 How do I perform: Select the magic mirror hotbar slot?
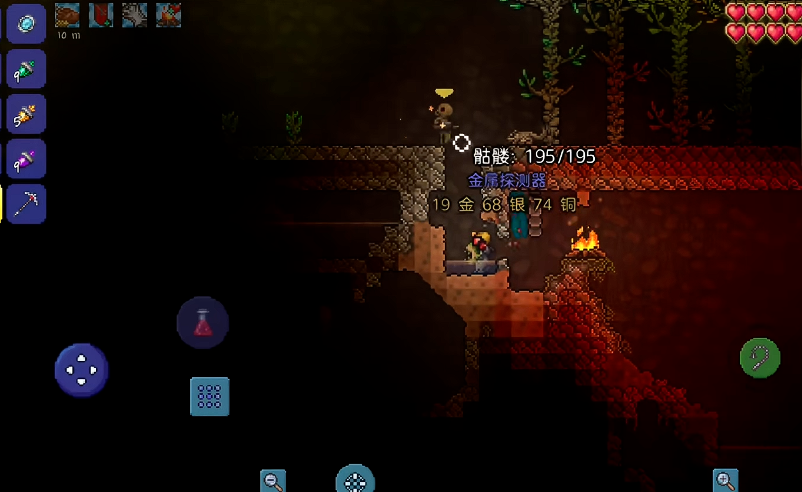coord(26,24)
